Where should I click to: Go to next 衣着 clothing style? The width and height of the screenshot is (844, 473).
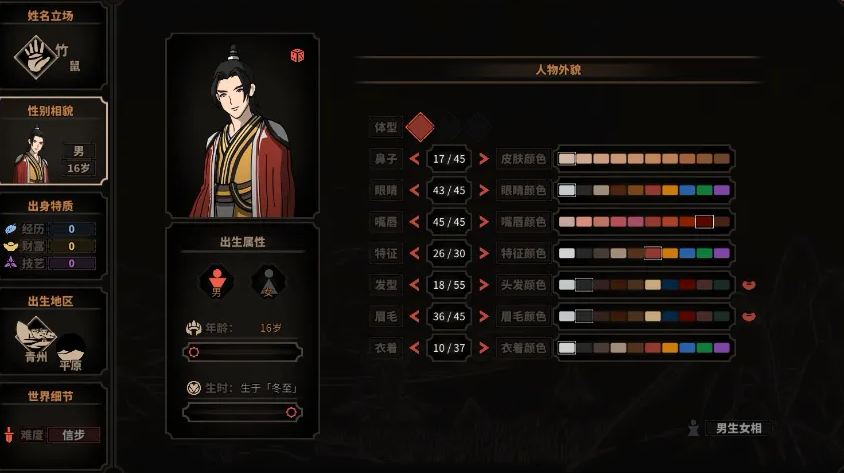(x=484, y=347)
